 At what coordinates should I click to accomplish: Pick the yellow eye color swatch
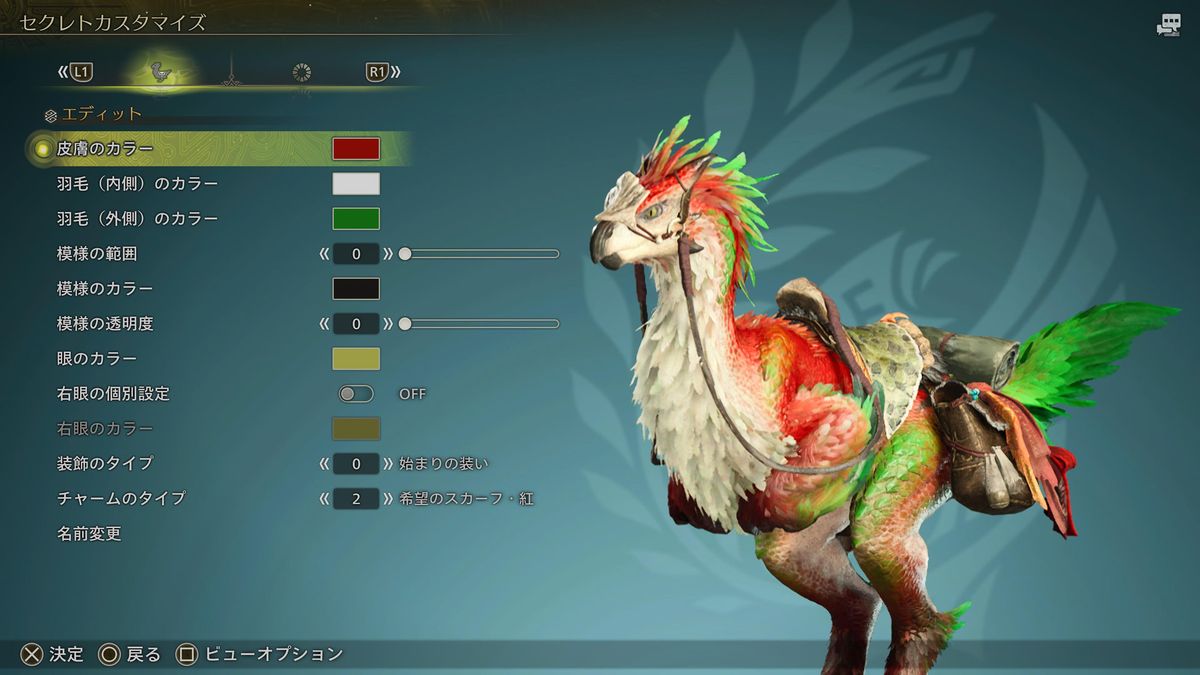356,359
